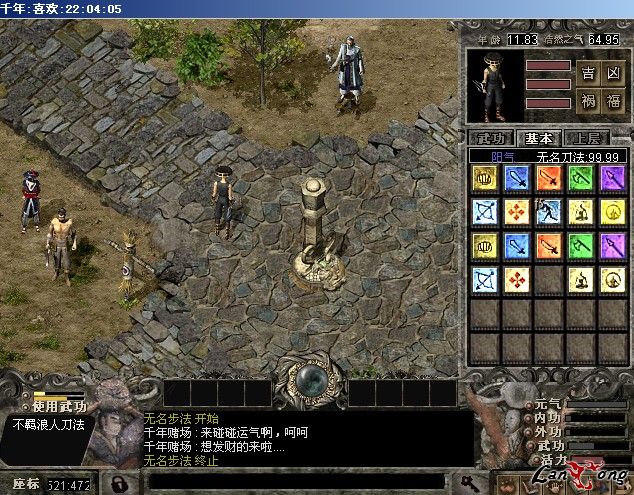The height and width of the screenshot is (495, 634).
Task: Click the padlock icon beside the chat bar
Action: tap(118, 484)
